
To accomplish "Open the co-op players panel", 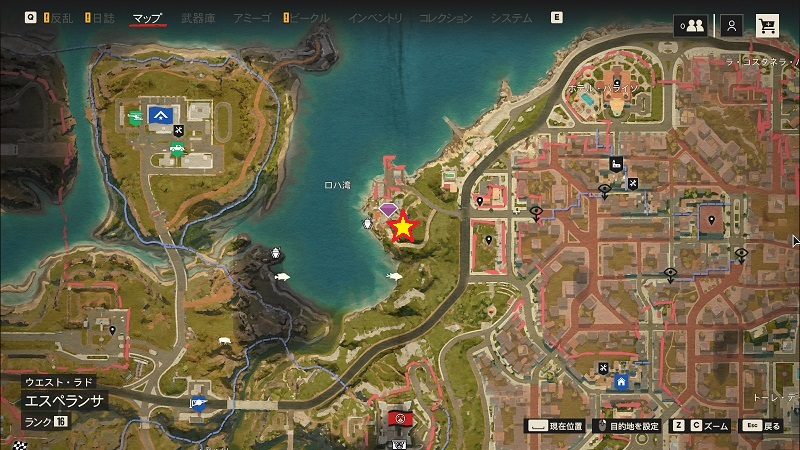I will [691, 25].
